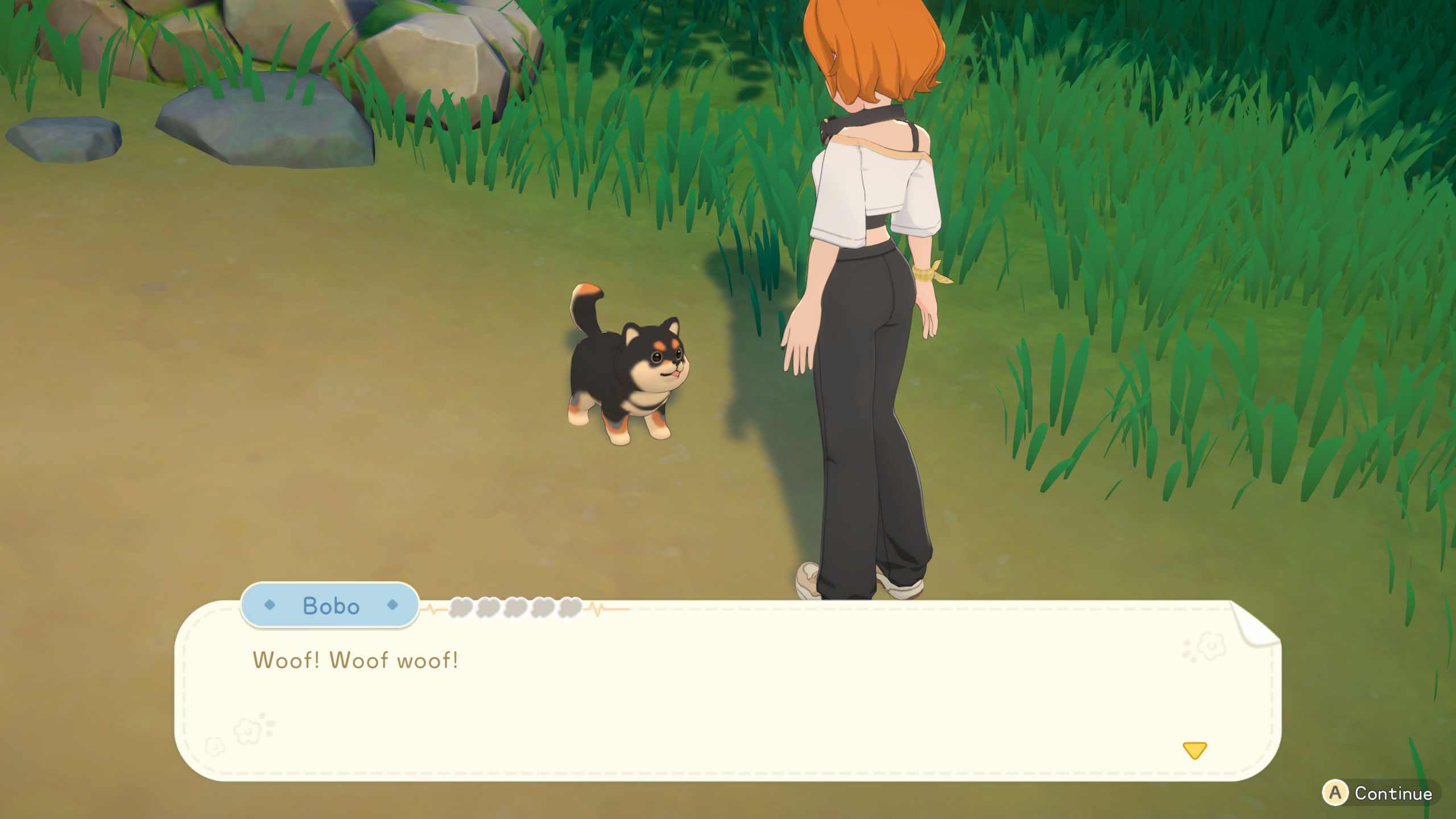Click the fourth grey heart icon
Viewport: 1456px width, 819px height.
pos(542,607)
